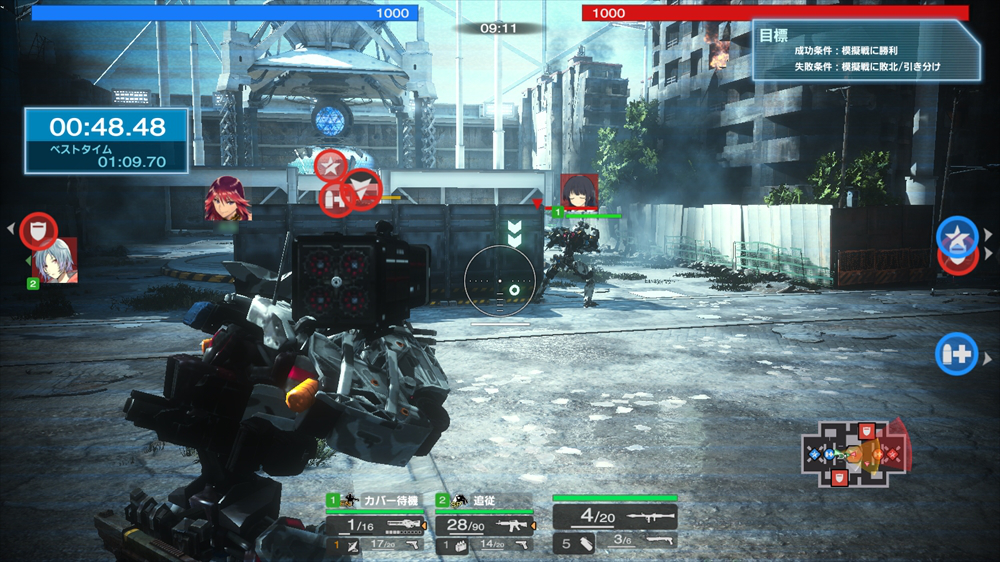Click the blue ammo resupply point icon
This screenshot has width=1000, height=562.
click(956, 353)
